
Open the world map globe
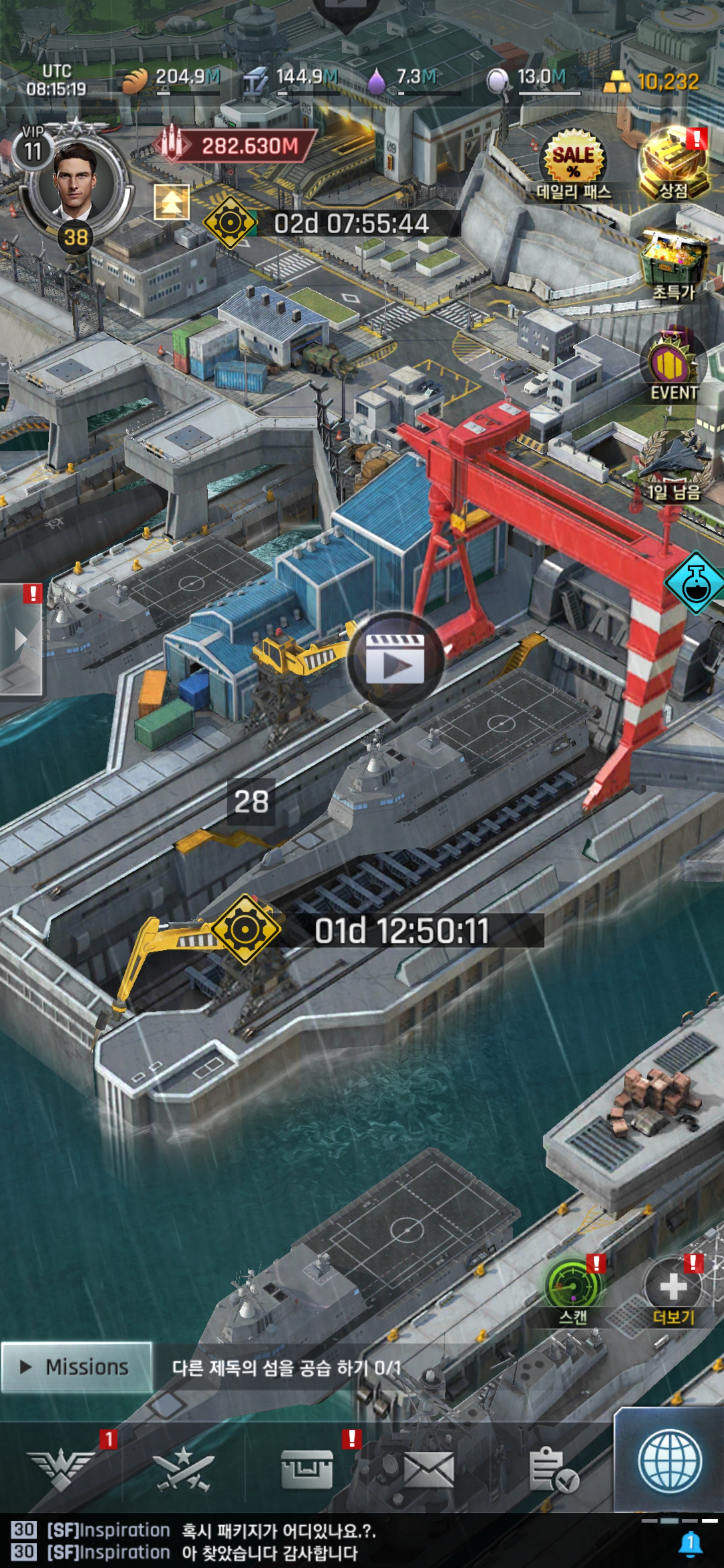[669, 1462]
